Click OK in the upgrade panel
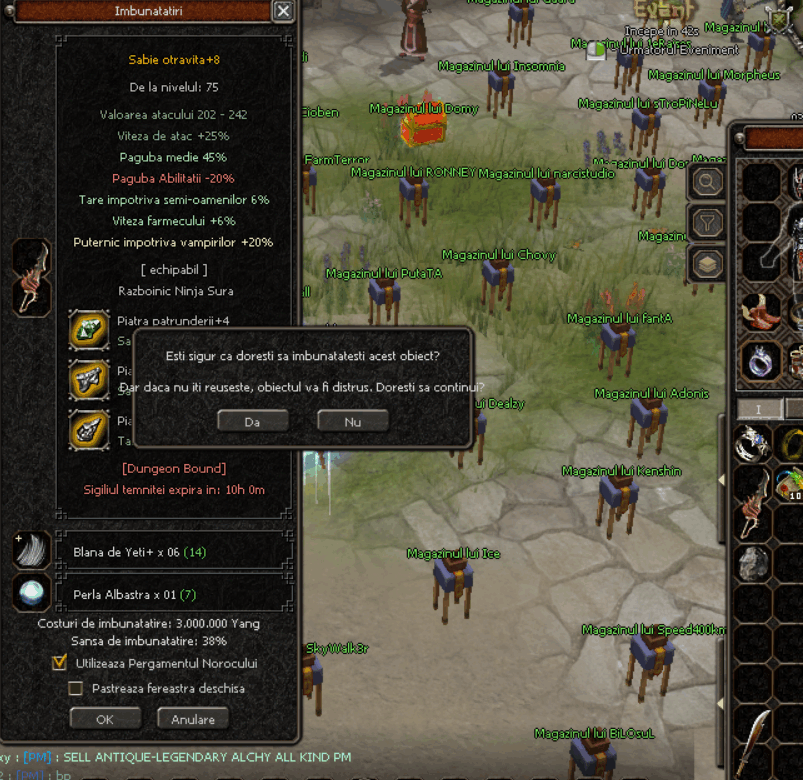Viewport: 803px width, 780px height. click(x=105, y=718)
